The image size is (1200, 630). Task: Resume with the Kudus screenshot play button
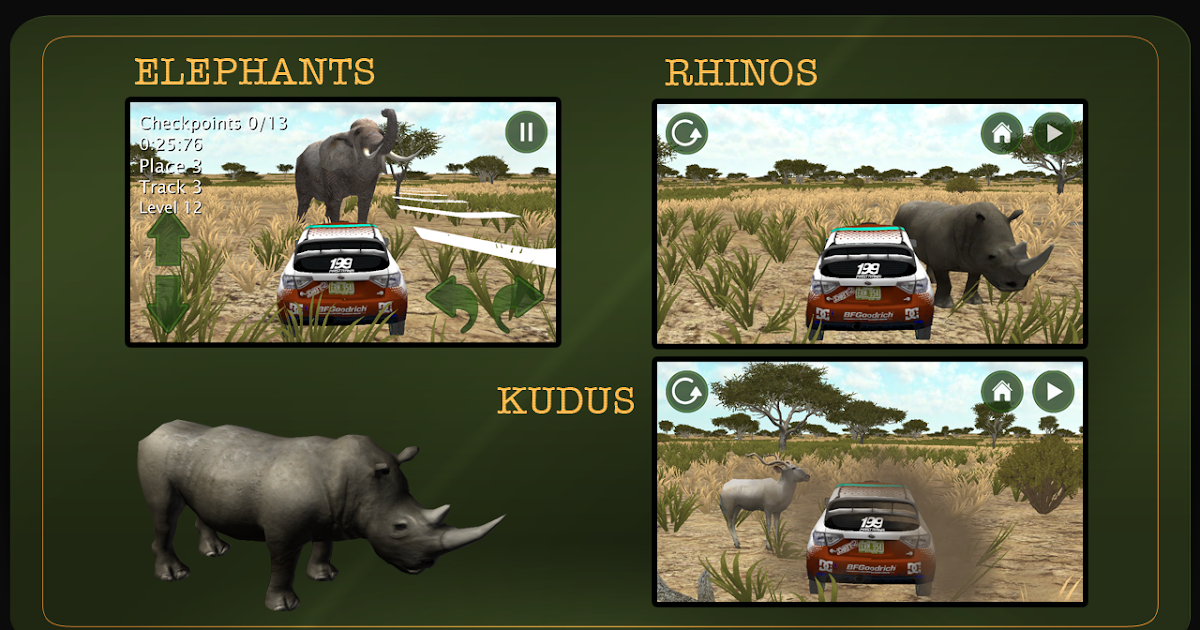click(x=1053, y=392)
